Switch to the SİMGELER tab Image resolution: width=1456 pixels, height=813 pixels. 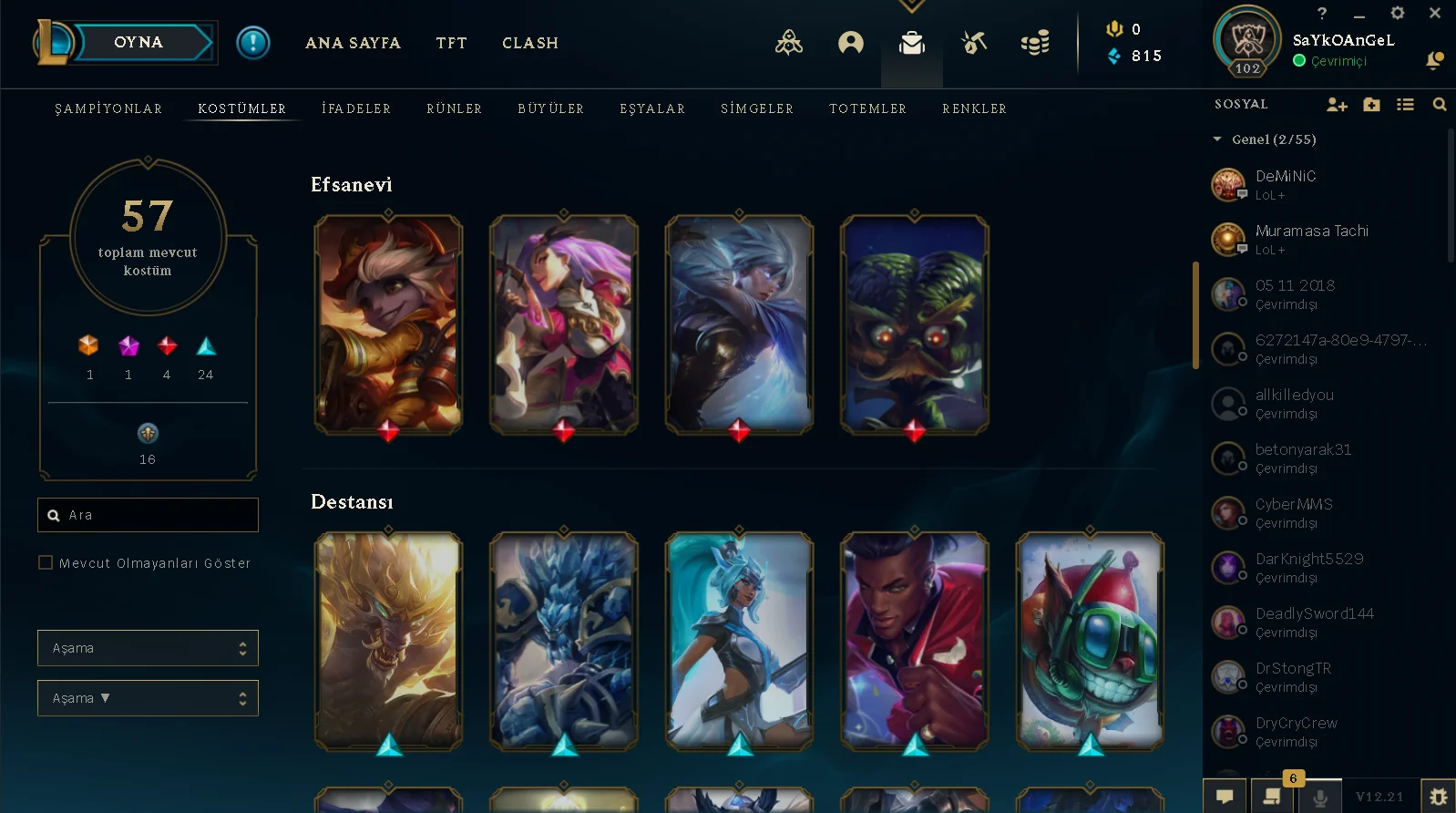(757, 108)
